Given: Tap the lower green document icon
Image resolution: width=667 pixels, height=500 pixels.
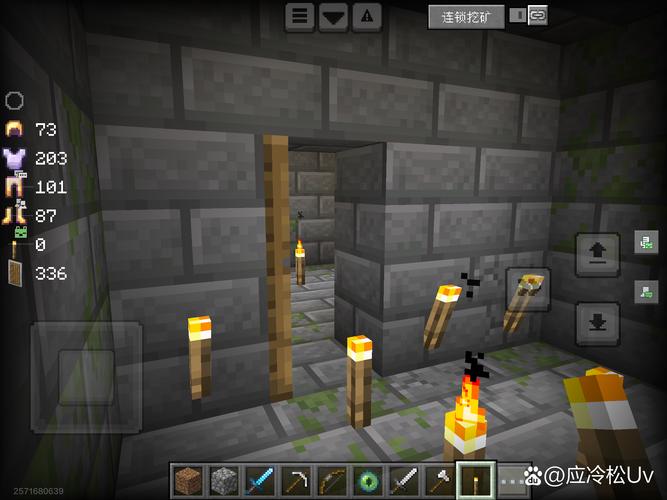Looking at the screenshot, I should click(x=646, y=292).
